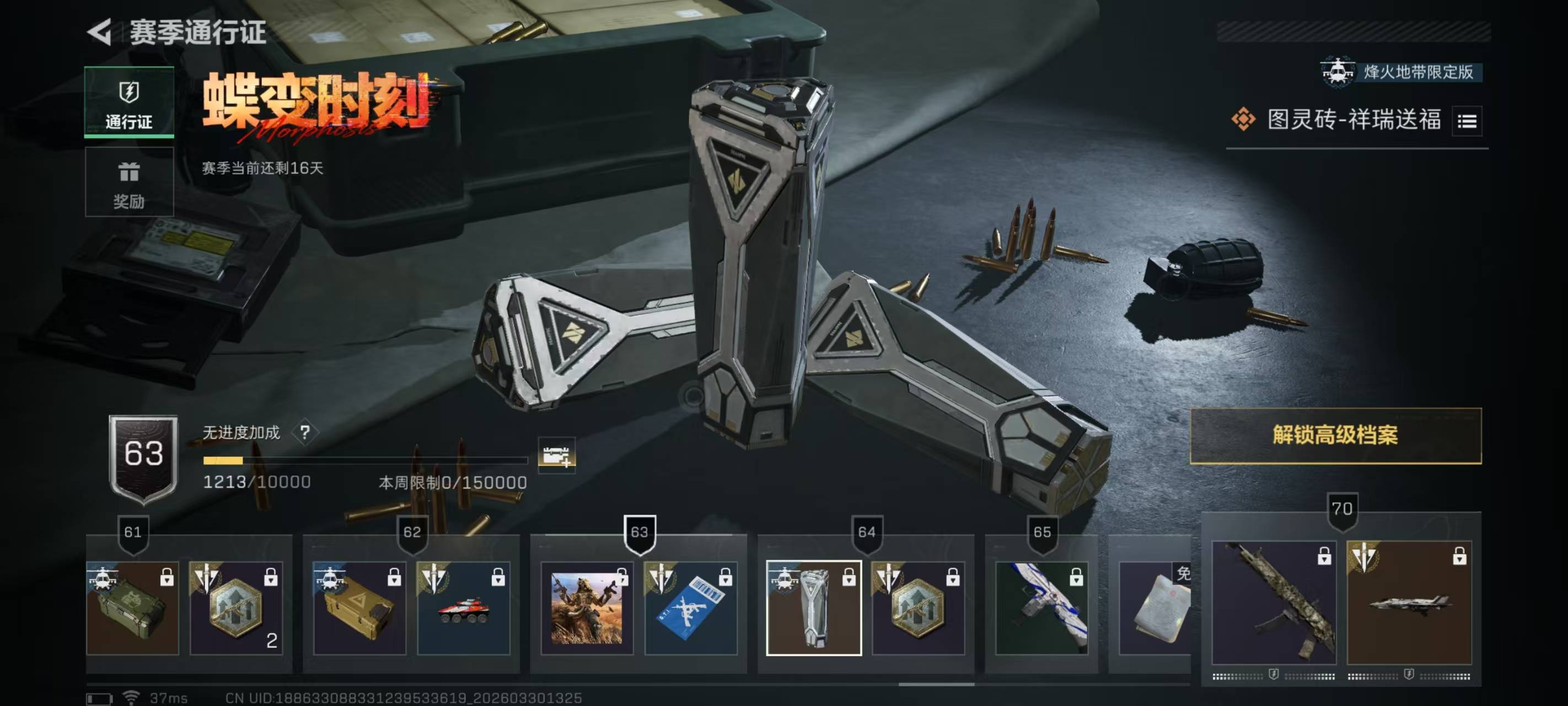
Task: Pick the red armored vehicle reward
Action: click(463, 608)
